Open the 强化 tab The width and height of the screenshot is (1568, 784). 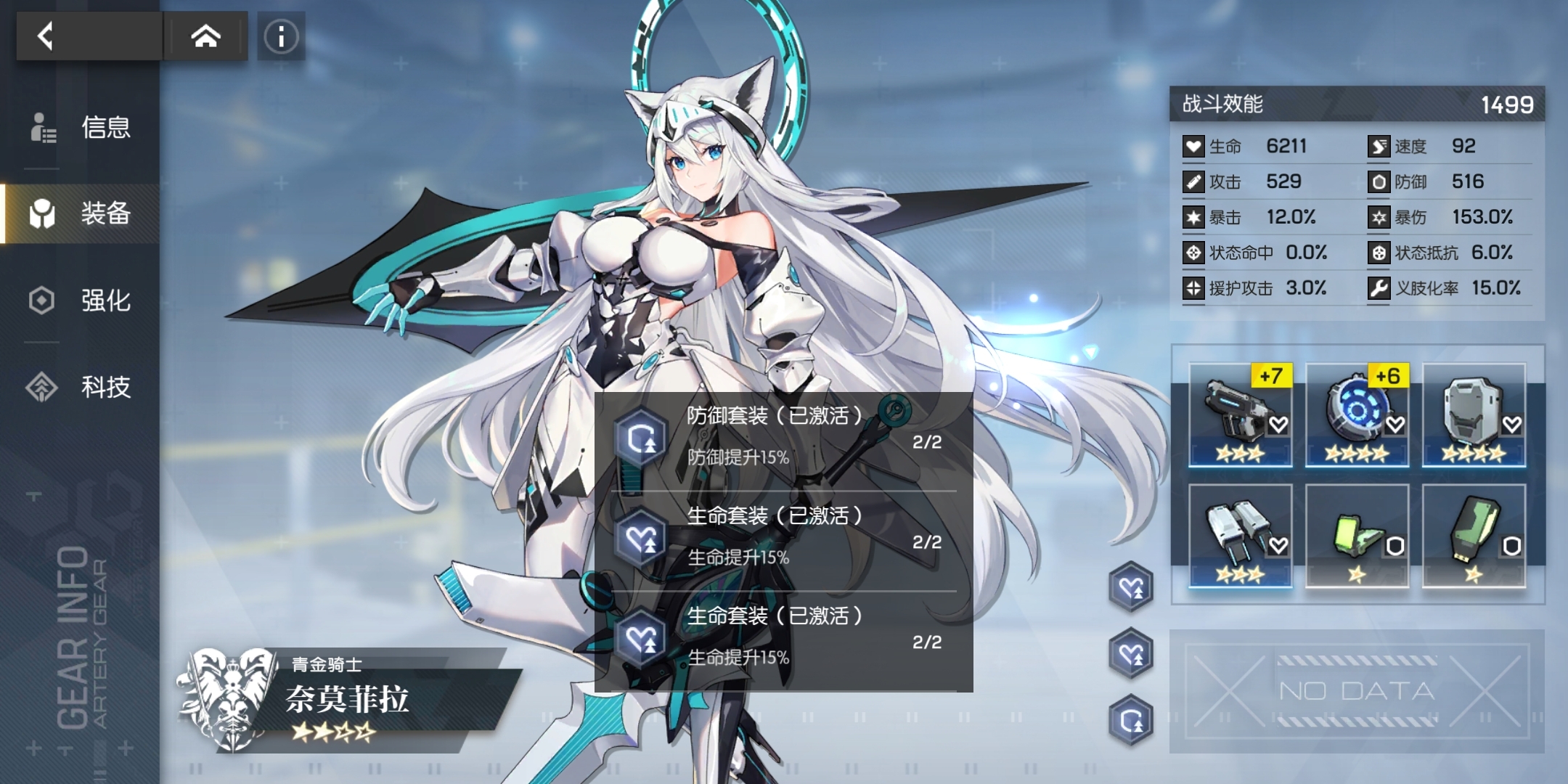[81, 301]
